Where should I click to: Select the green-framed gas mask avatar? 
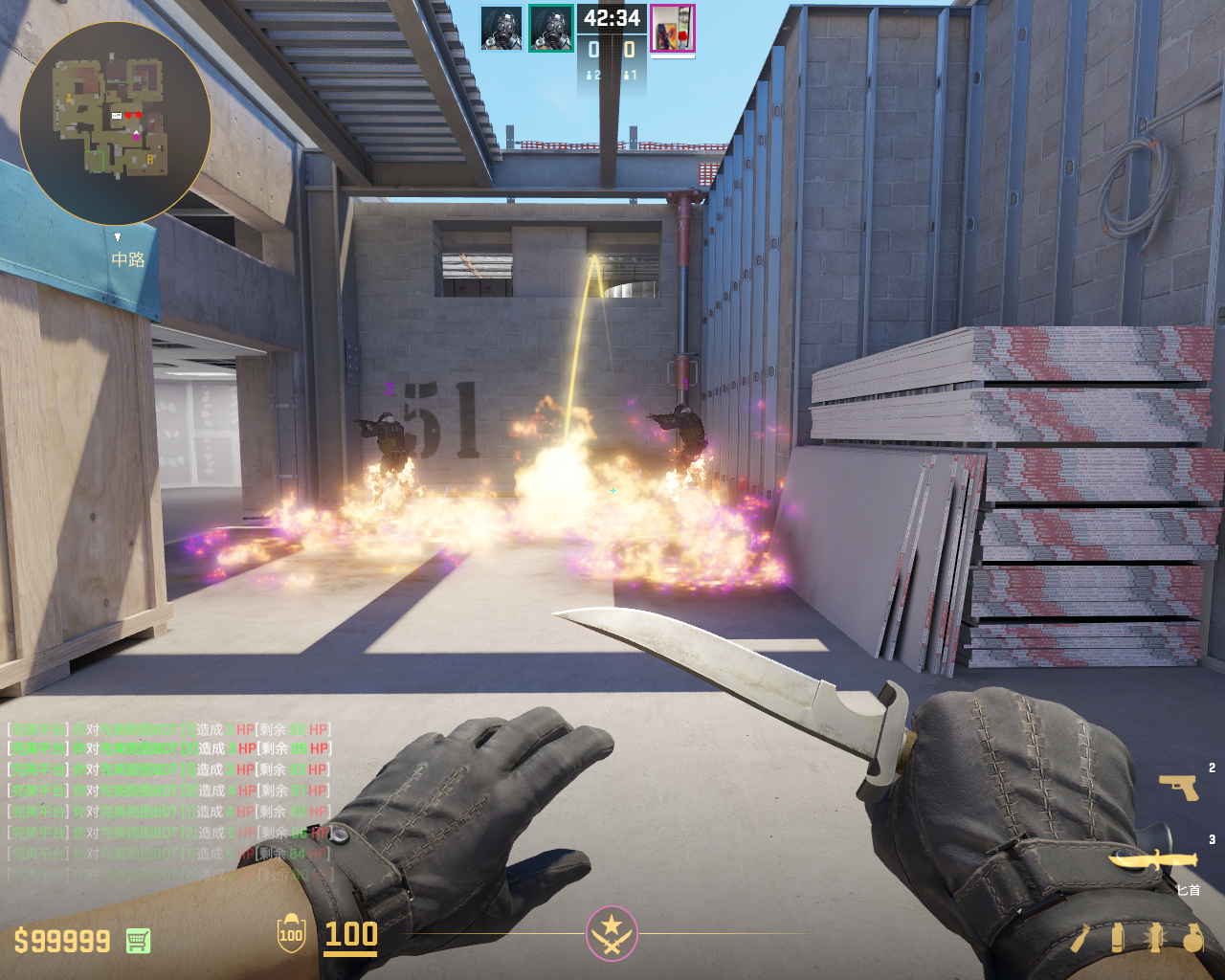550,29
